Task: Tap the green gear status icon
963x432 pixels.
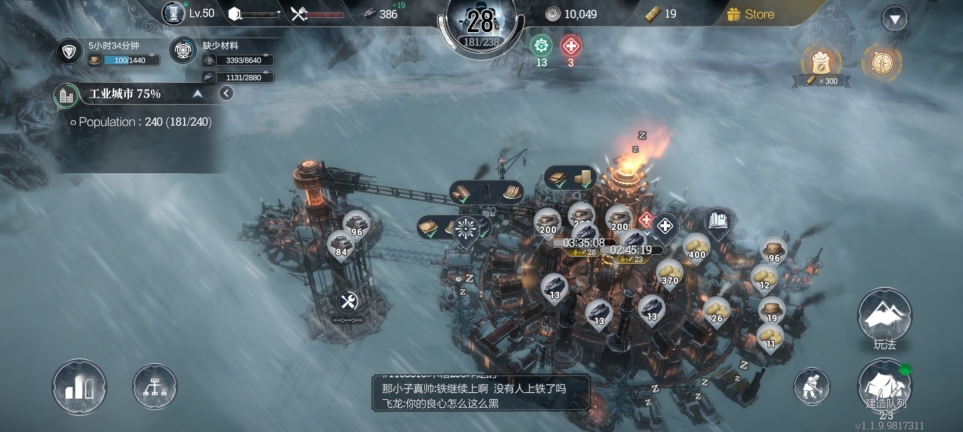Action: pos(542,46)
